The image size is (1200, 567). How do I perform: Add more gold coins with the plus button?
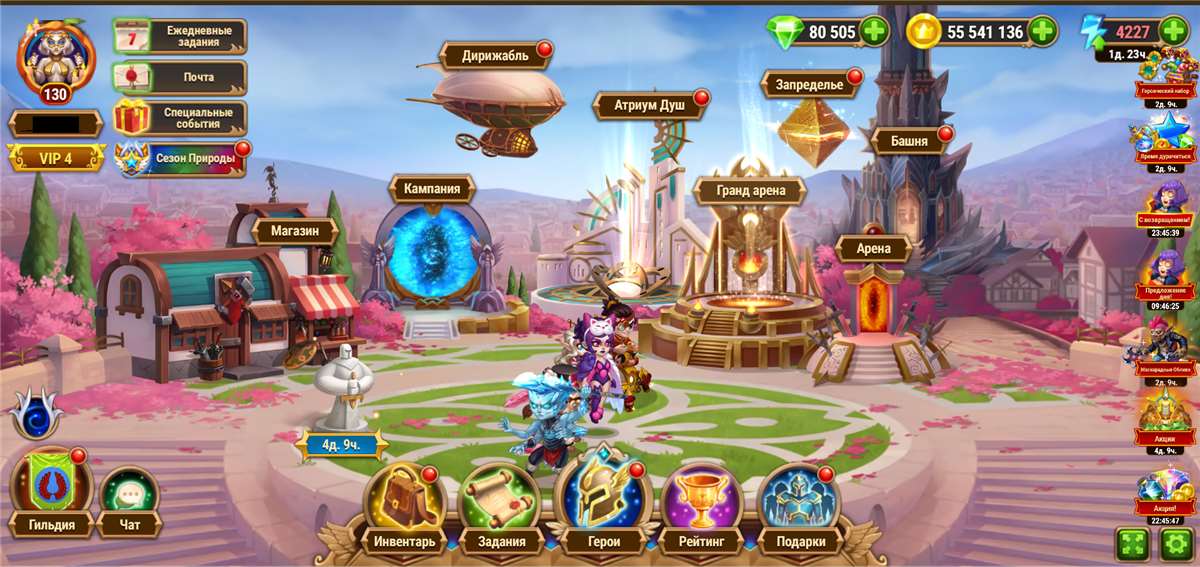point(1042,32)
